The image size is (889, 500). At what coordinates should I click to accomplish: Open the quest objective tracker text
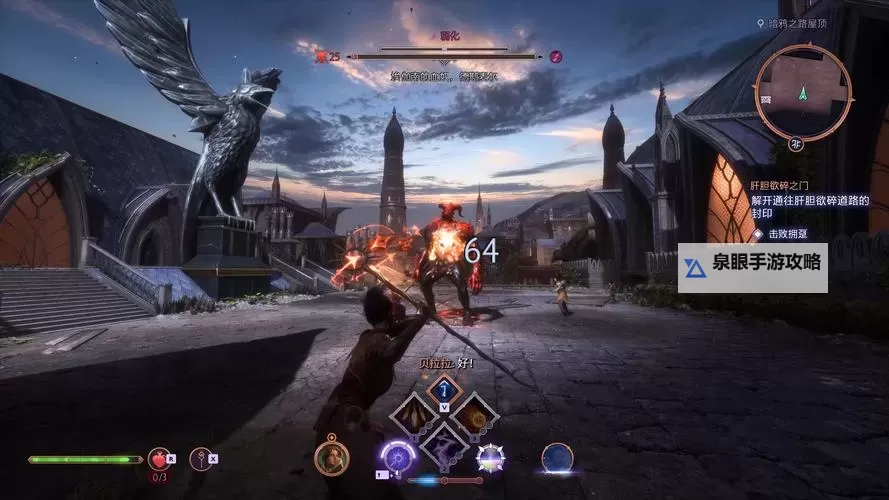click(810, 206)
